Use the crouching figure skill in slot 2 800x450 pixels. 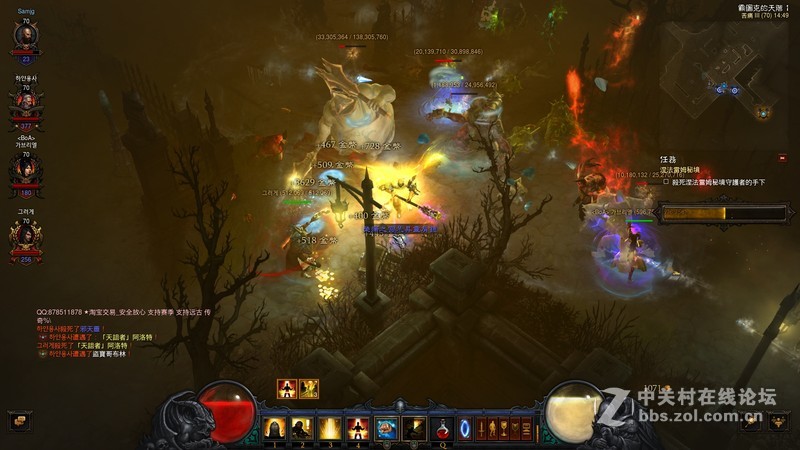coord(301,429)
